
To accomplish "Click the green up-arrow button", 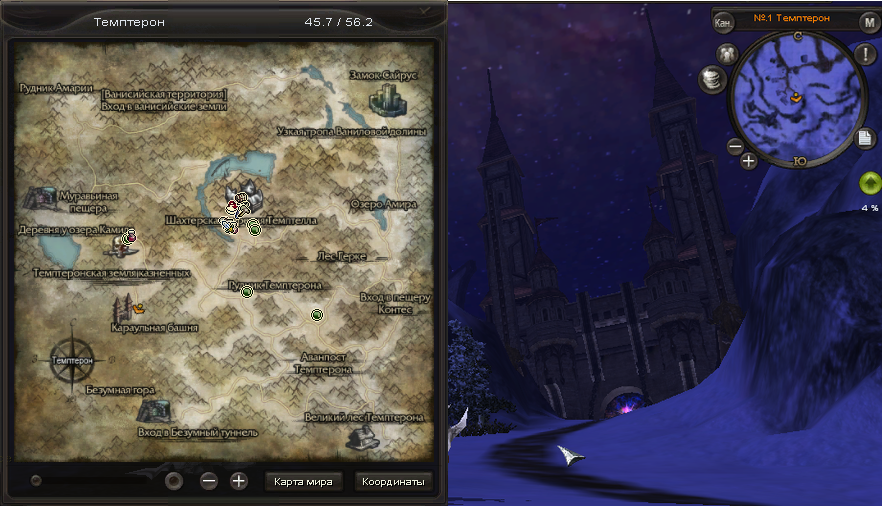I will point(868,183).
